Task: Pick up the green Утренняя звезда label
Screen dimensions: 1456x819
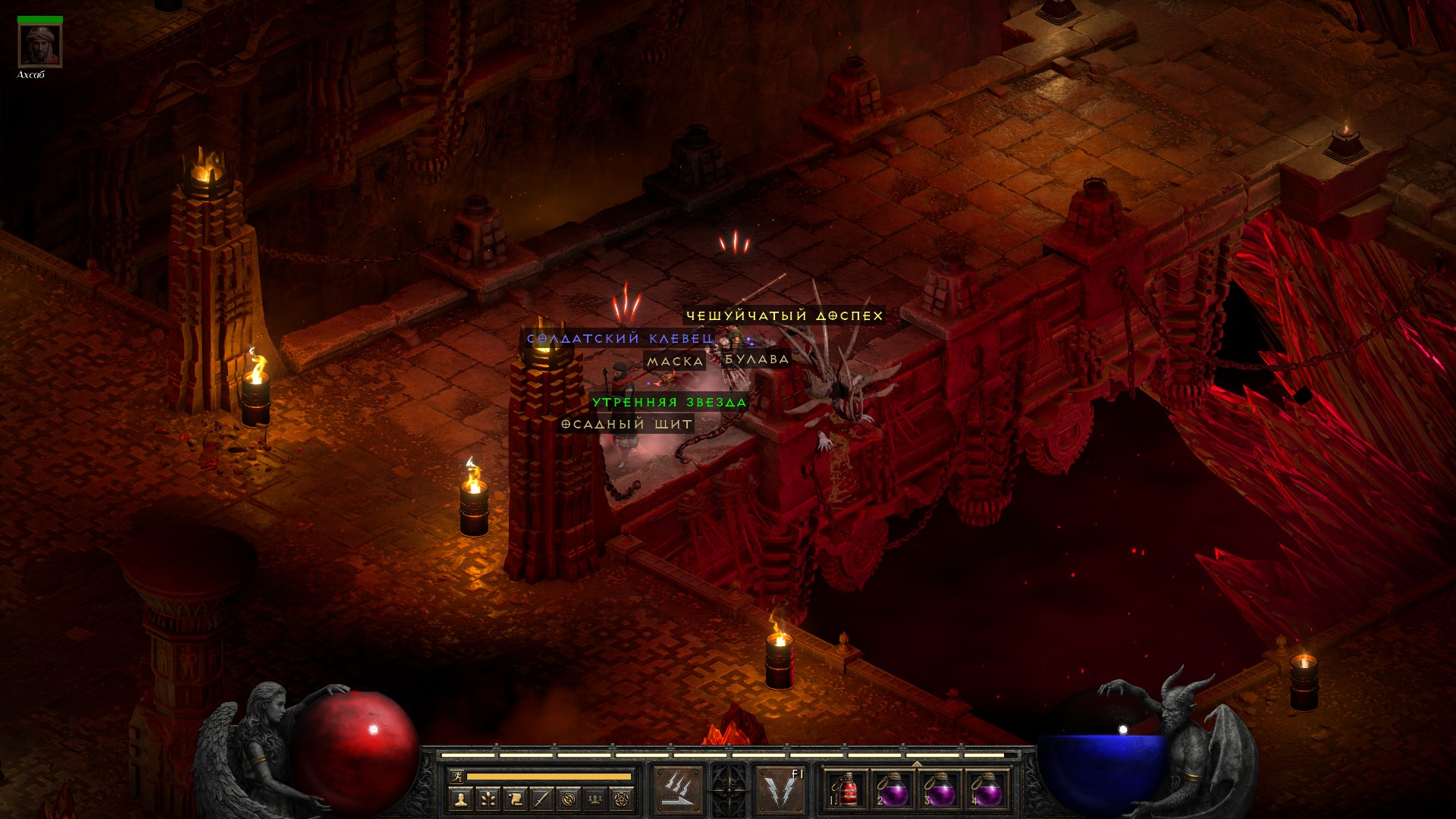Action: click(669, 402)
